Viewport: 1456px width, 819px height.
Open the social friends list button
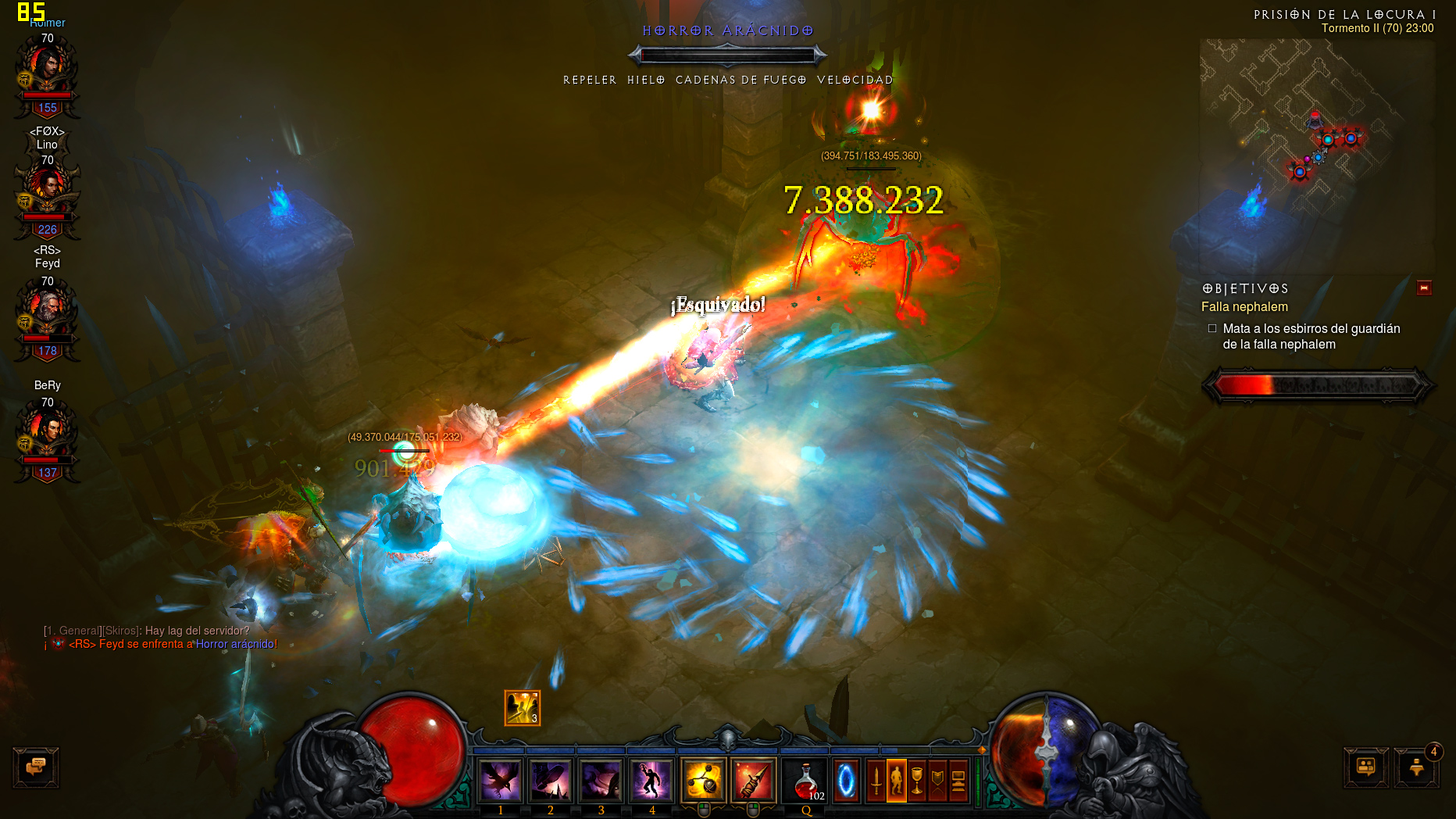pos(1365,767)
